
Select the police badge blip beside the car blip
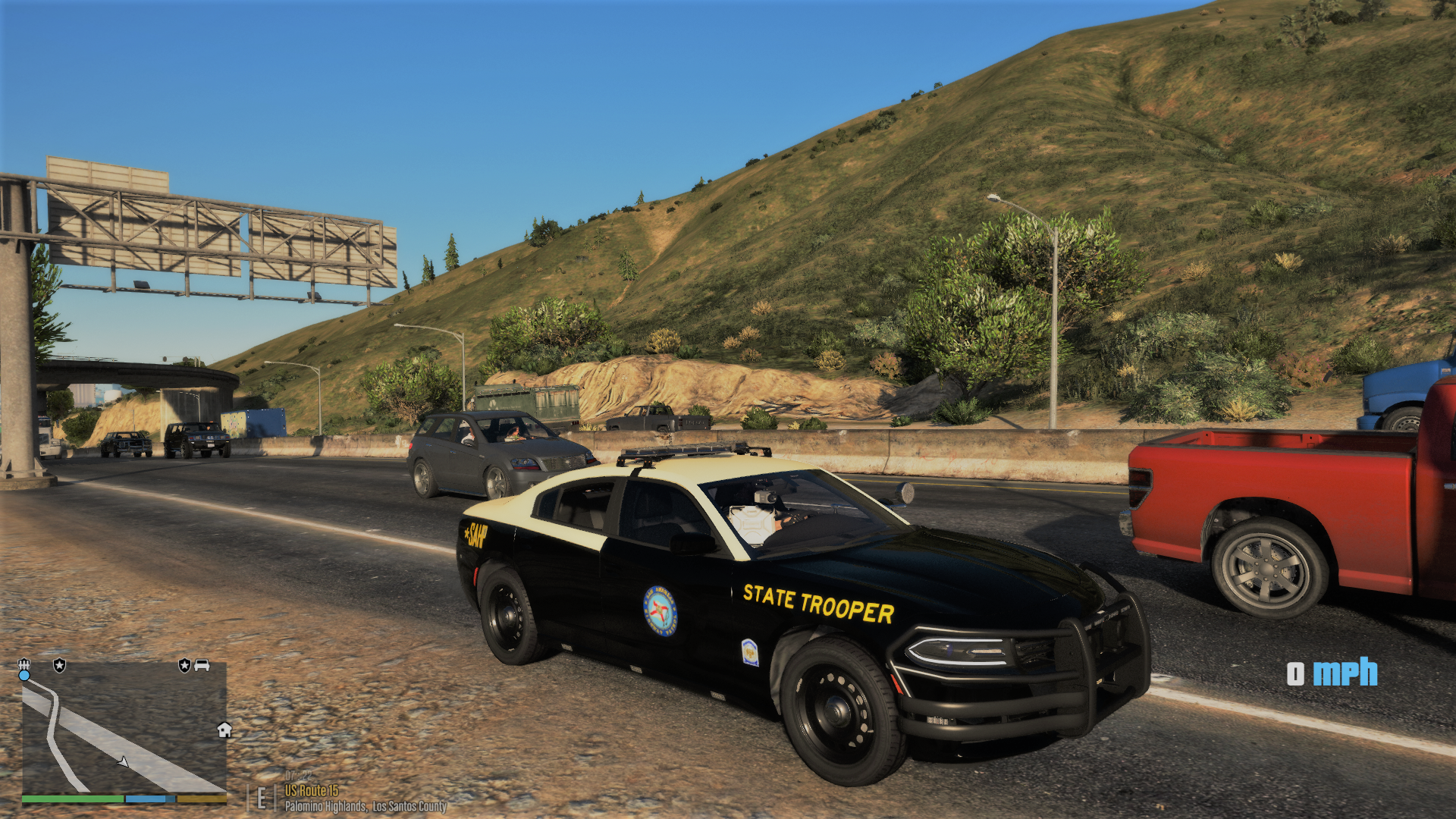coord(184,665)
